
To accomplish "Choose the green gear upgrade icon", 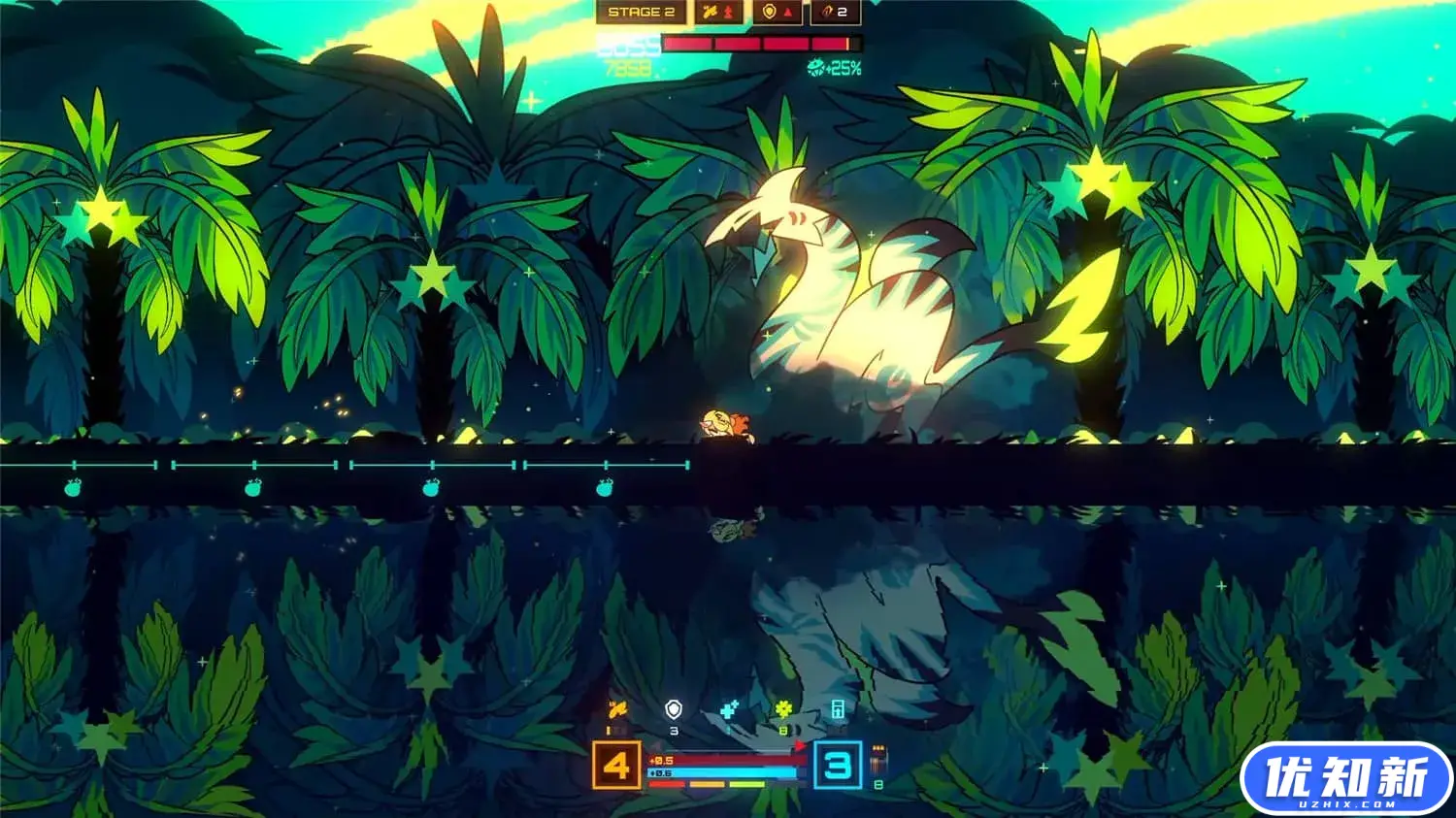I will point(783,711).
